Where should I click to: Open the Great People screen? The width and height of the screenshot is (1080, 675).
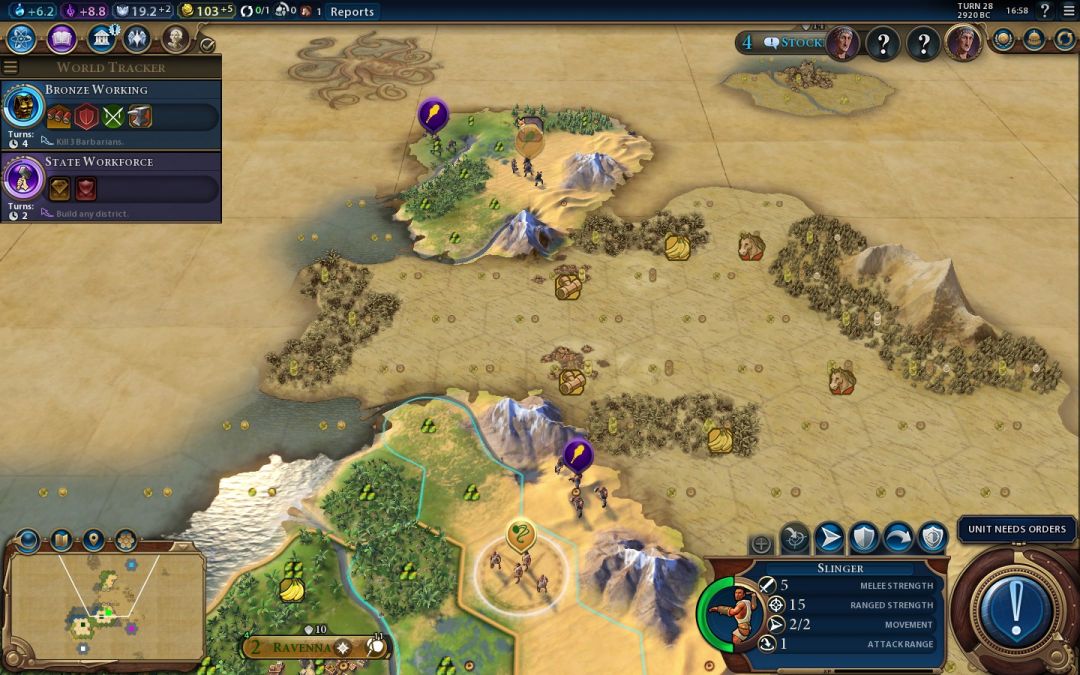tap(175, 39)
